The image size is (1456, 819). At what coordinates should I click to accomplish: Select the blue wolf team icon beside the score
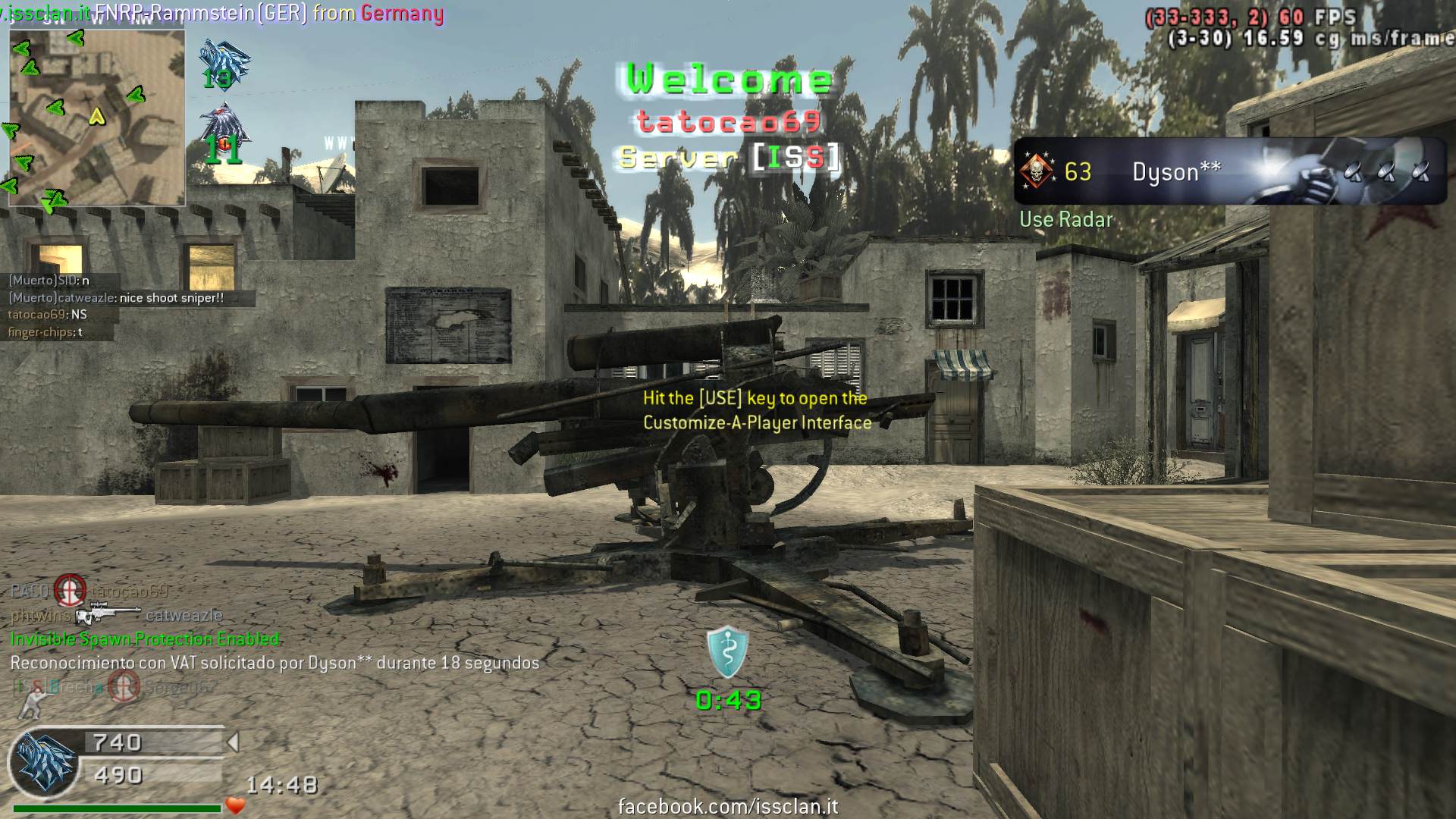(224, 59)
